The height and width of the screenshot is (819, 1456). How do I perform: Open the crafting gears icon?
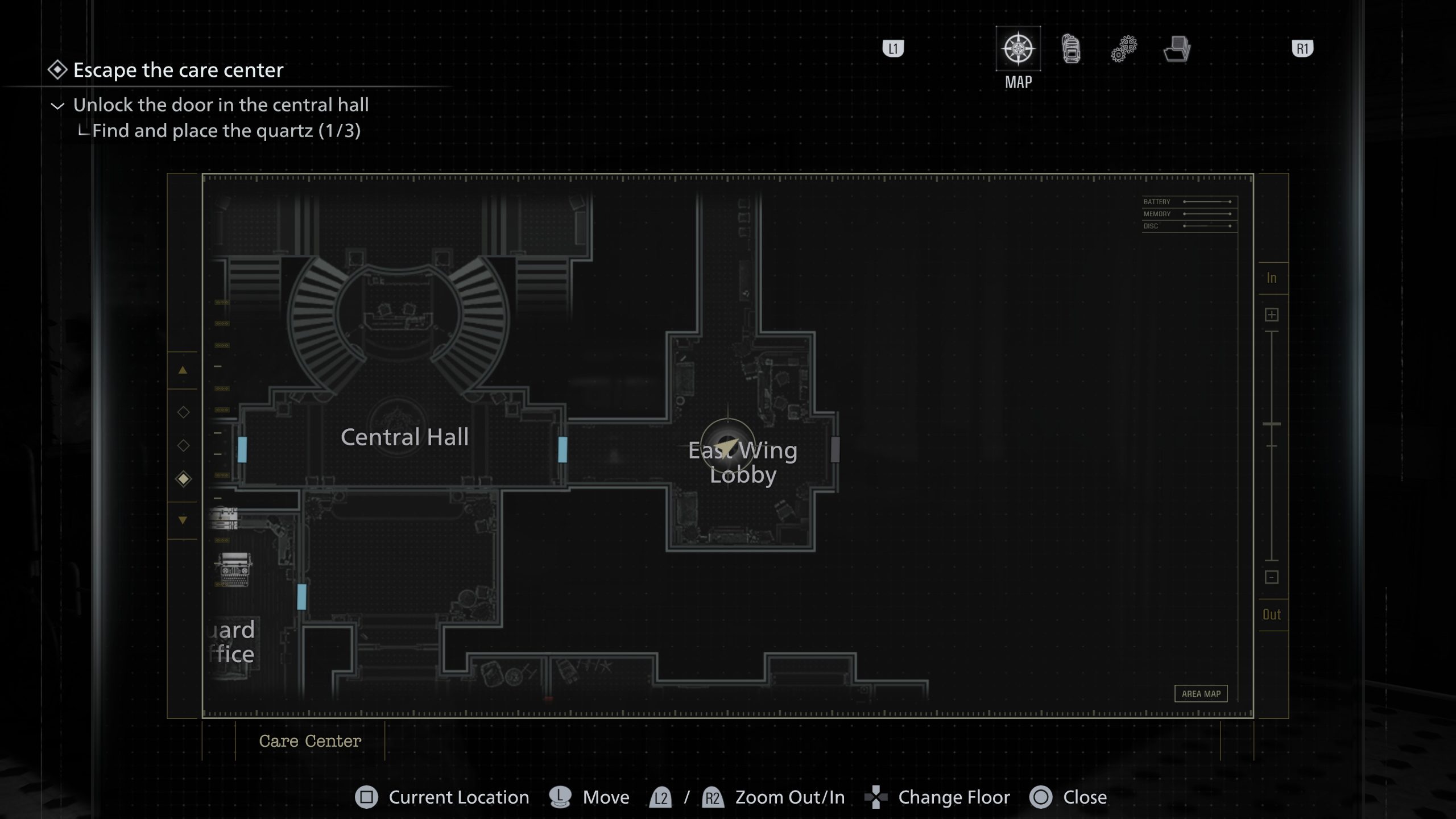click(x=1123, y=49)
